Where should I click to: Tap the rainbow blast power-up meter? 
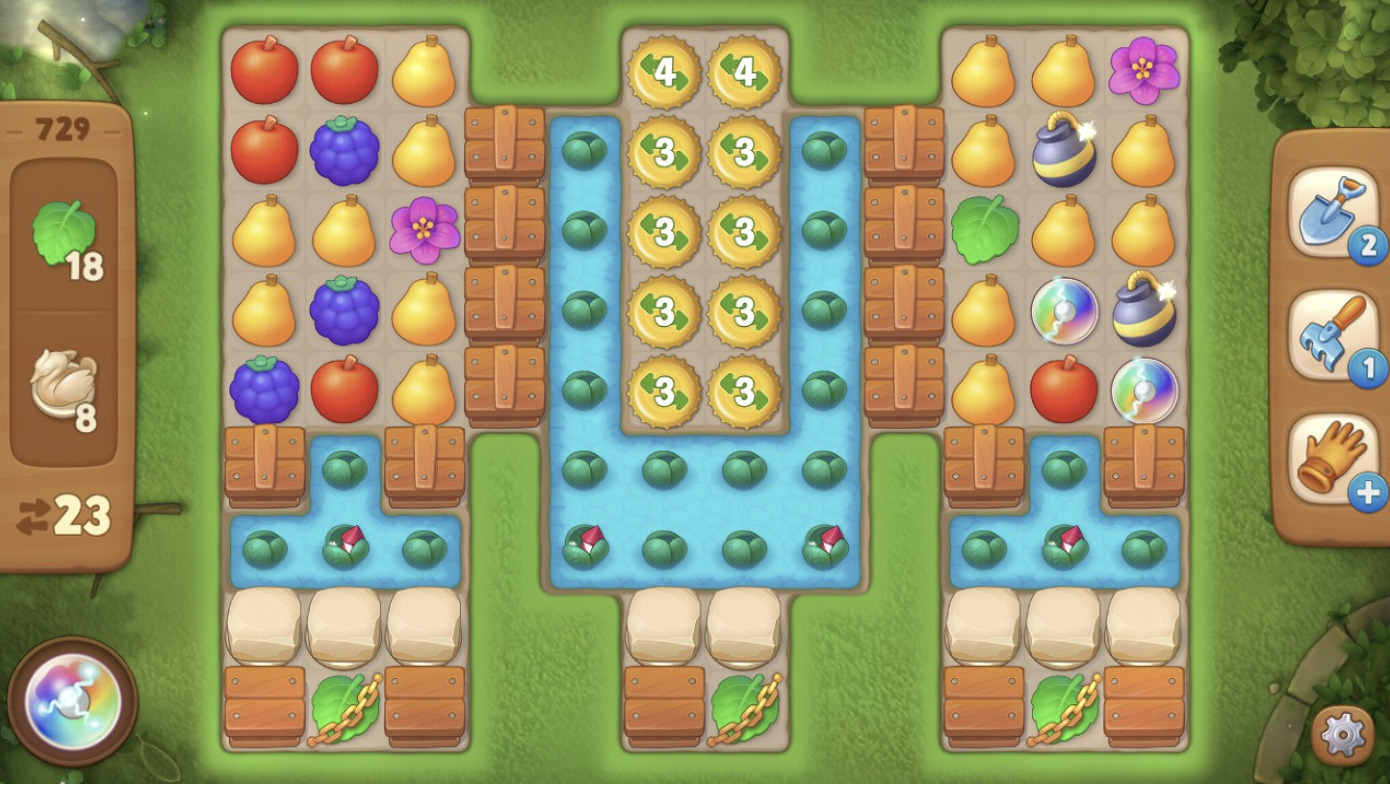pos(72,701)
